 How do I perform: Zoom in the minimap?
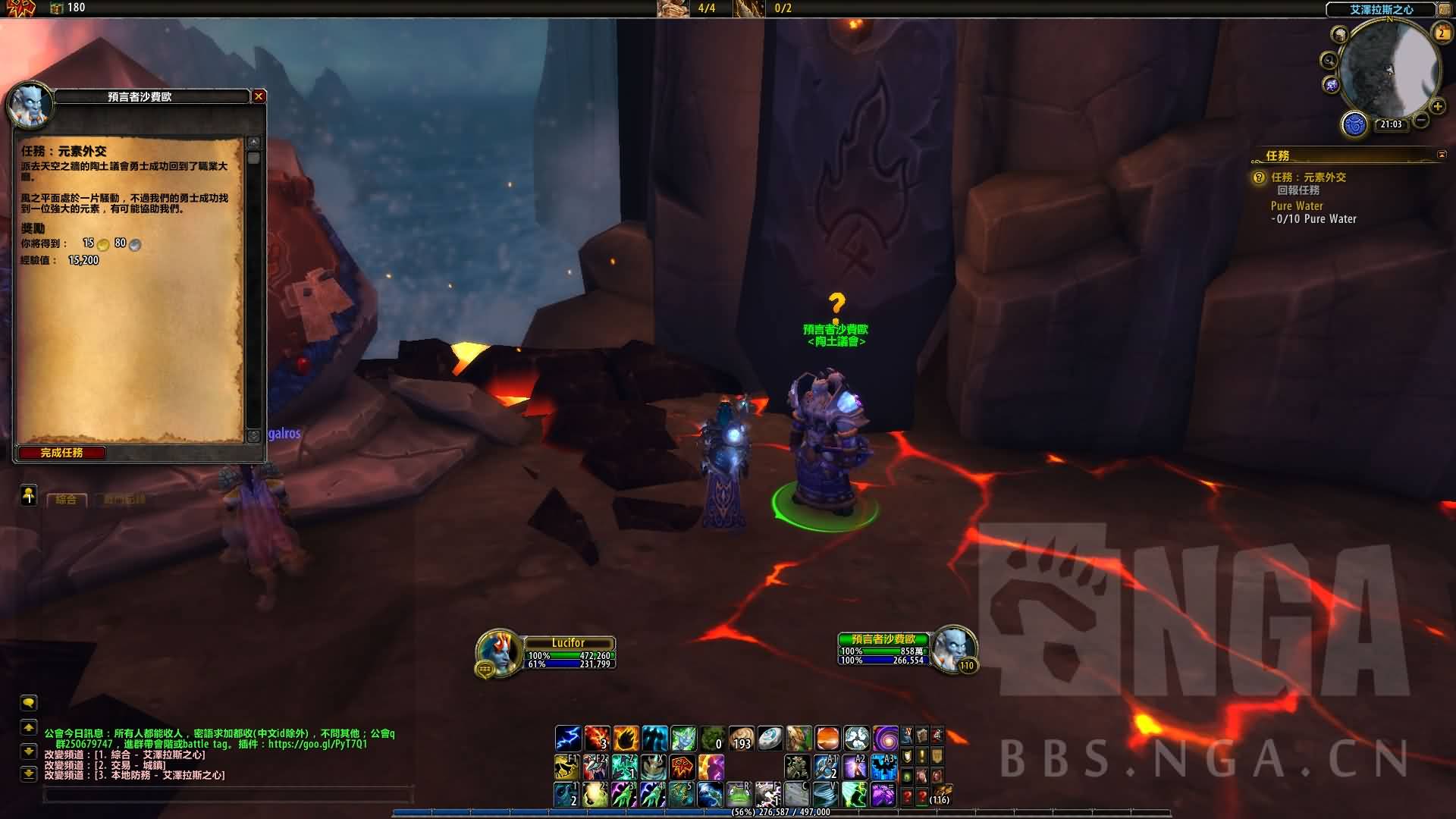tap(1437, 106)
